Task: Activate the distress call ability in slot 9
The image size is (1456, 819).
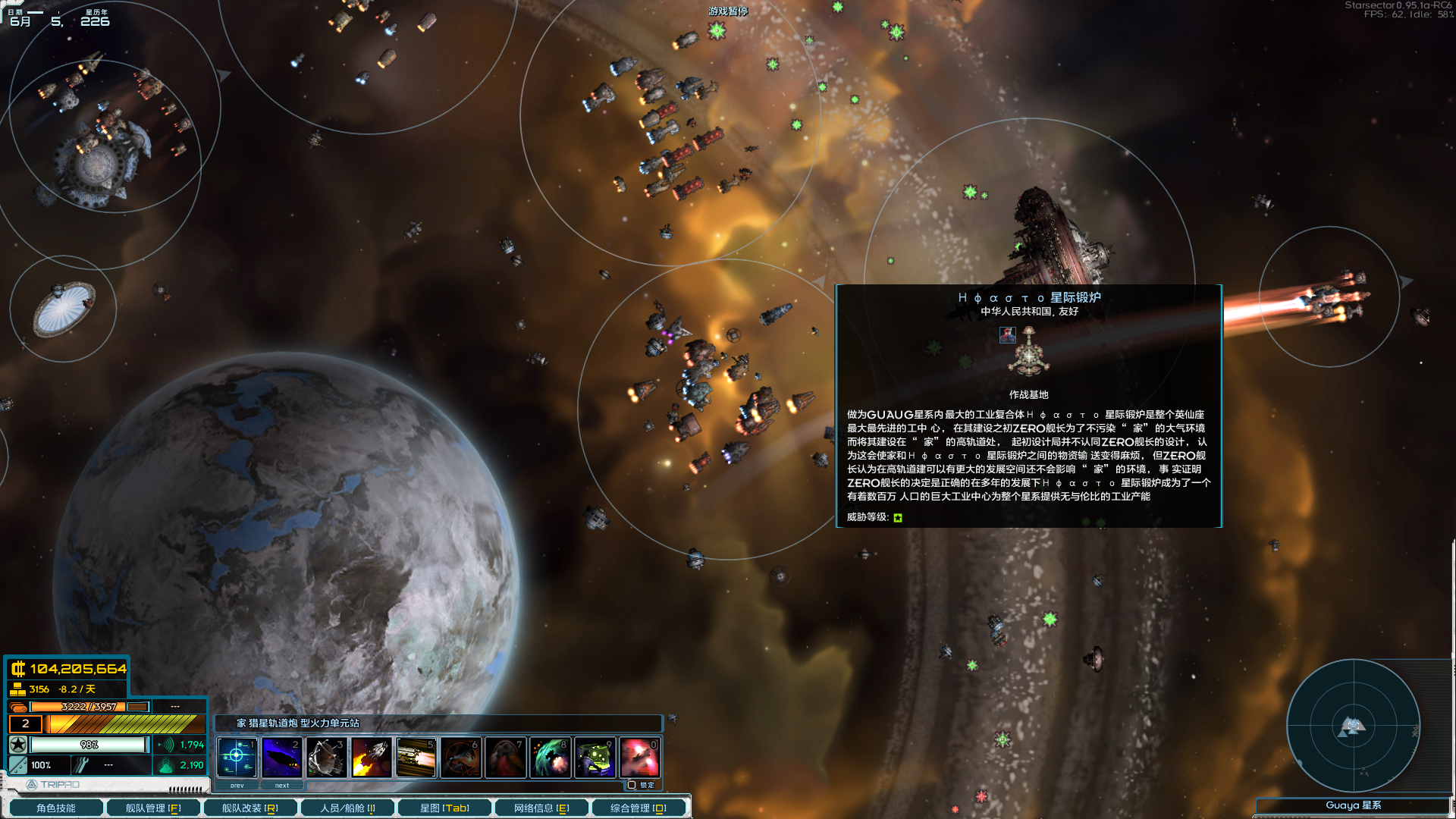Action: pos(595,757)
